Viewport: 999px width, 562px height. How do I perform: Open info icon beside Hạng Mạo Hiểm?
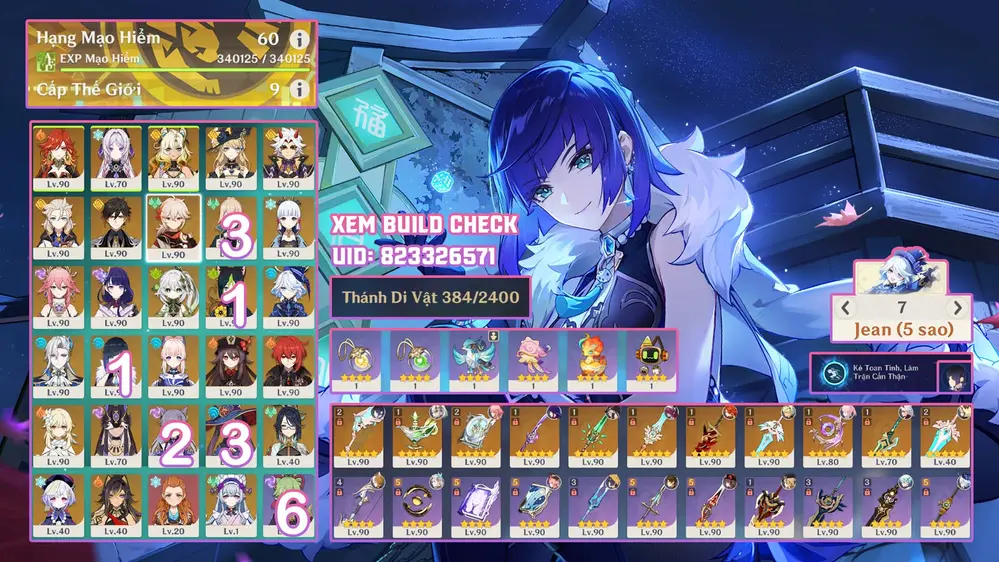pos(298,39)
